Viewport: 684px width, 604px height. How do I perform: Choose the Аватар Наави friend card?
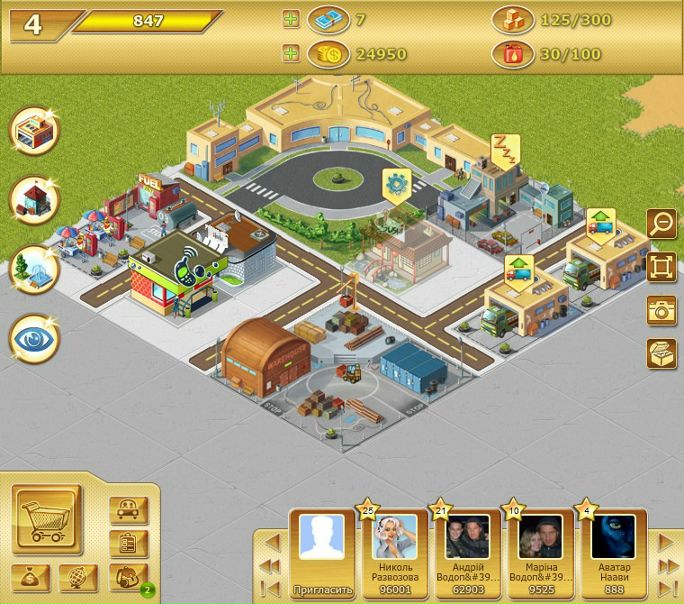click(613, 552)
